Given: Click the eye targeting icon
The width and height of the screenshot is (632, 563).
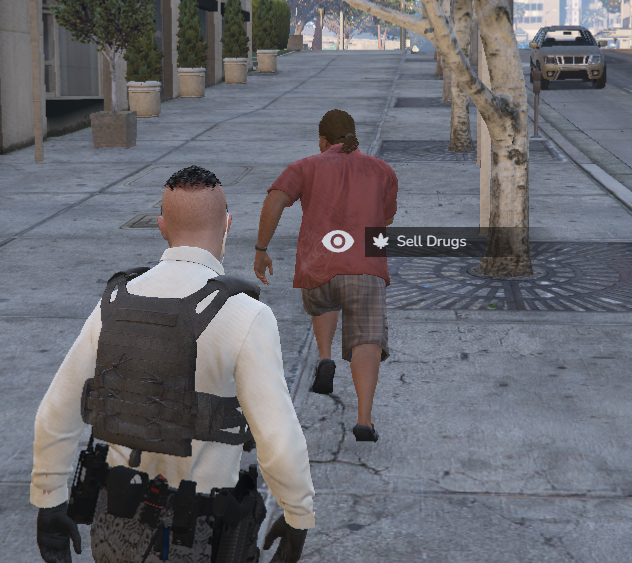Looking at the screenshot, I should [338, 241].
